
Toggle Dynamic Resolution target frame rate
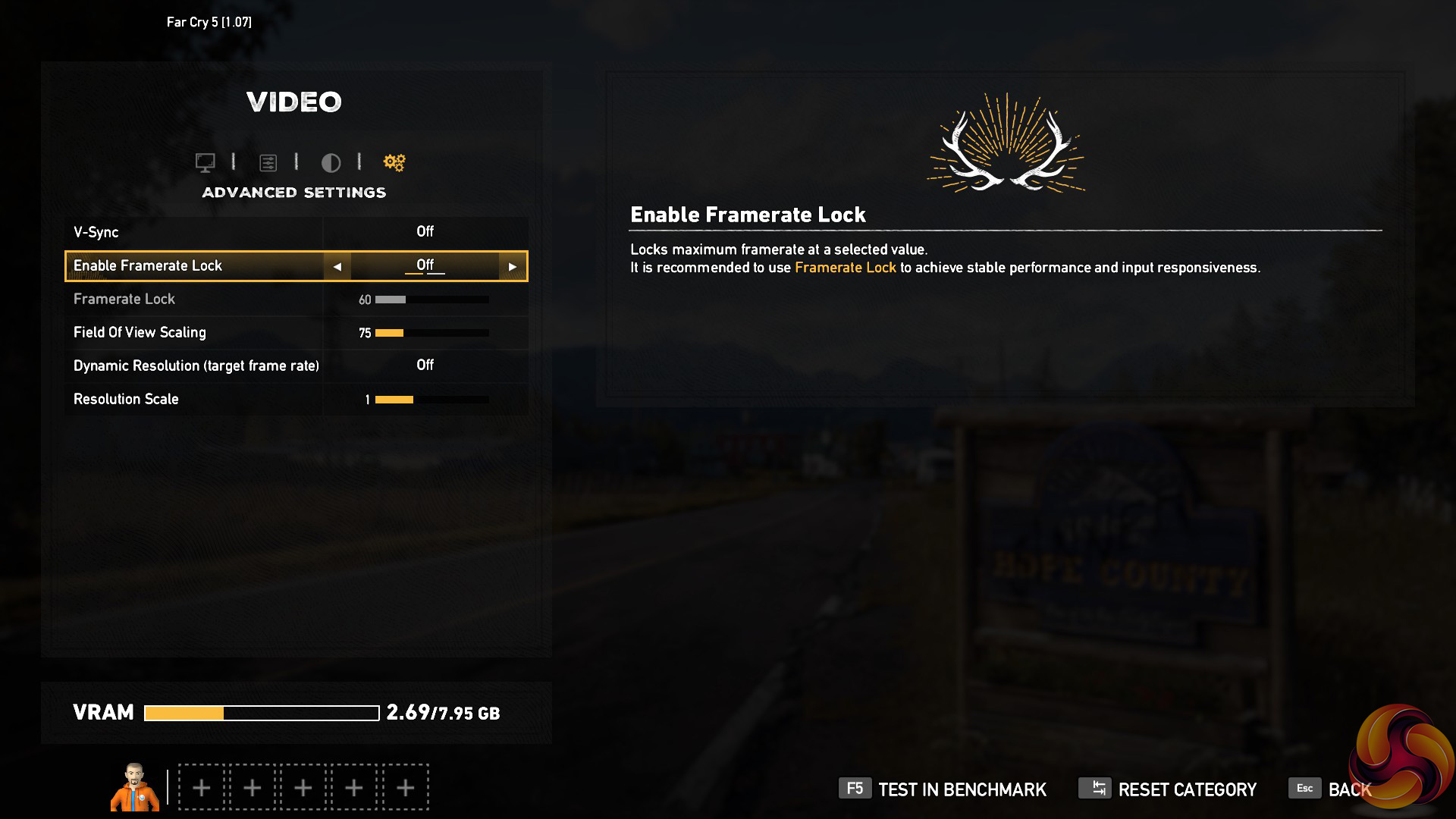tap(425, 366)
